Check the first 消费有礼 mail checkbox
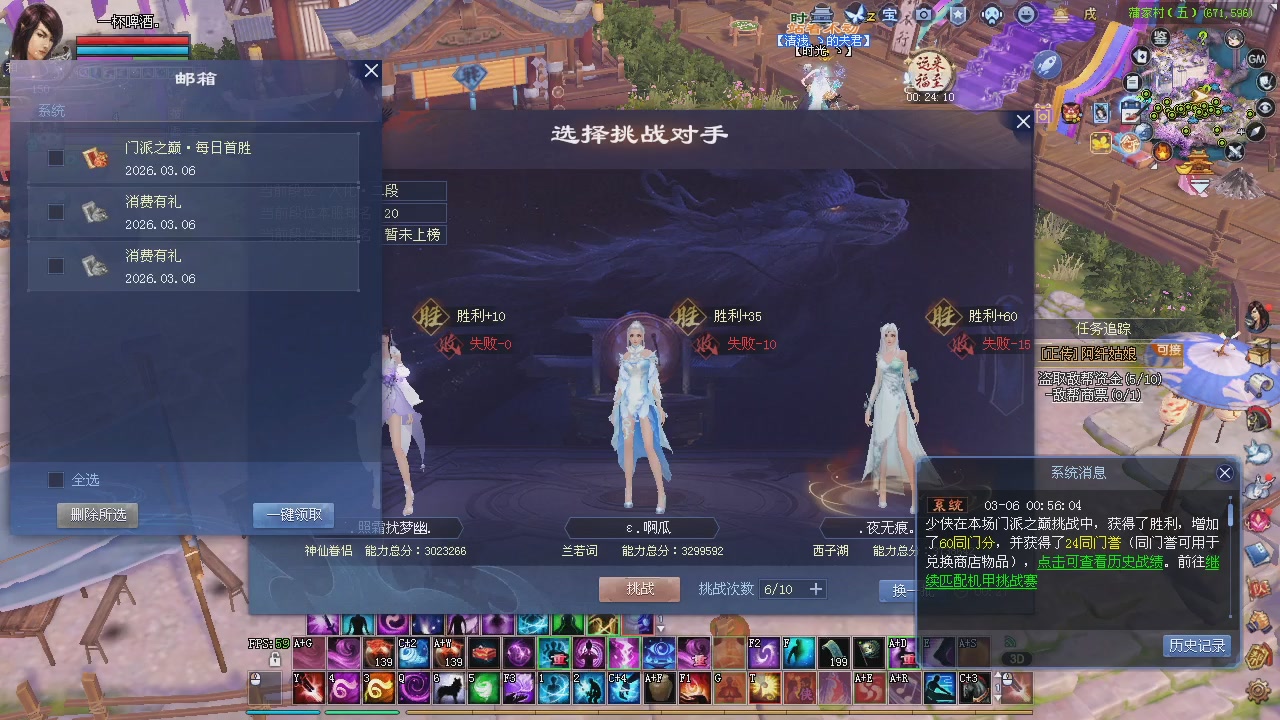The width and height of the screenshot is (1280, 720). (x=56, y=212)
